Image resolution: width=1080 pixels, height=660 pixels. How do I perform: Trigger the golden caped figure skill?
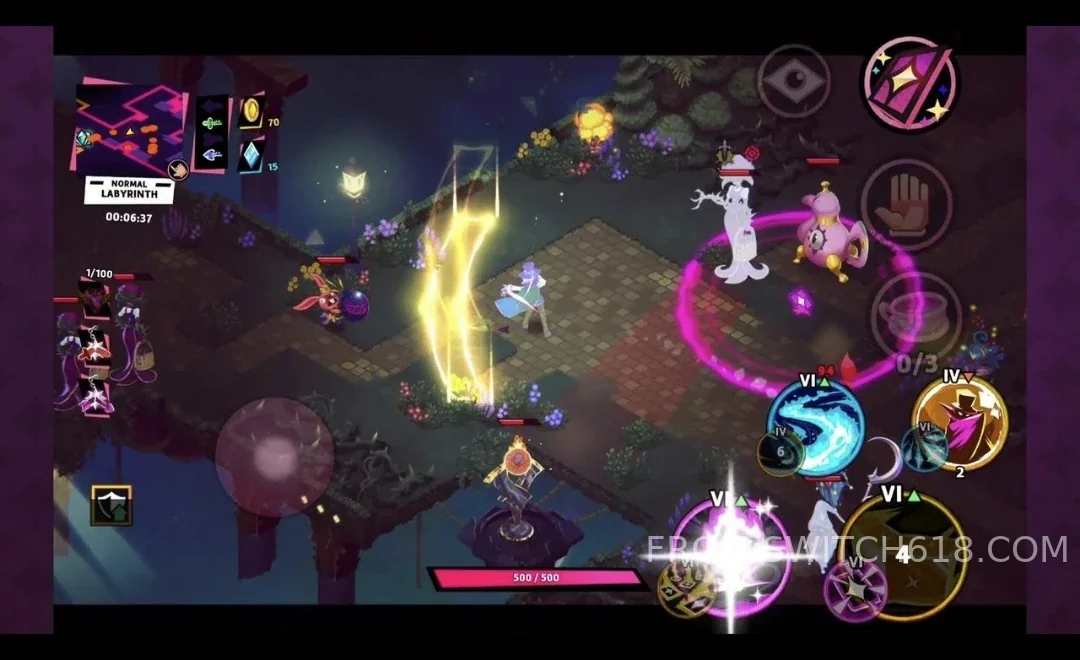[x=959, y=421]
